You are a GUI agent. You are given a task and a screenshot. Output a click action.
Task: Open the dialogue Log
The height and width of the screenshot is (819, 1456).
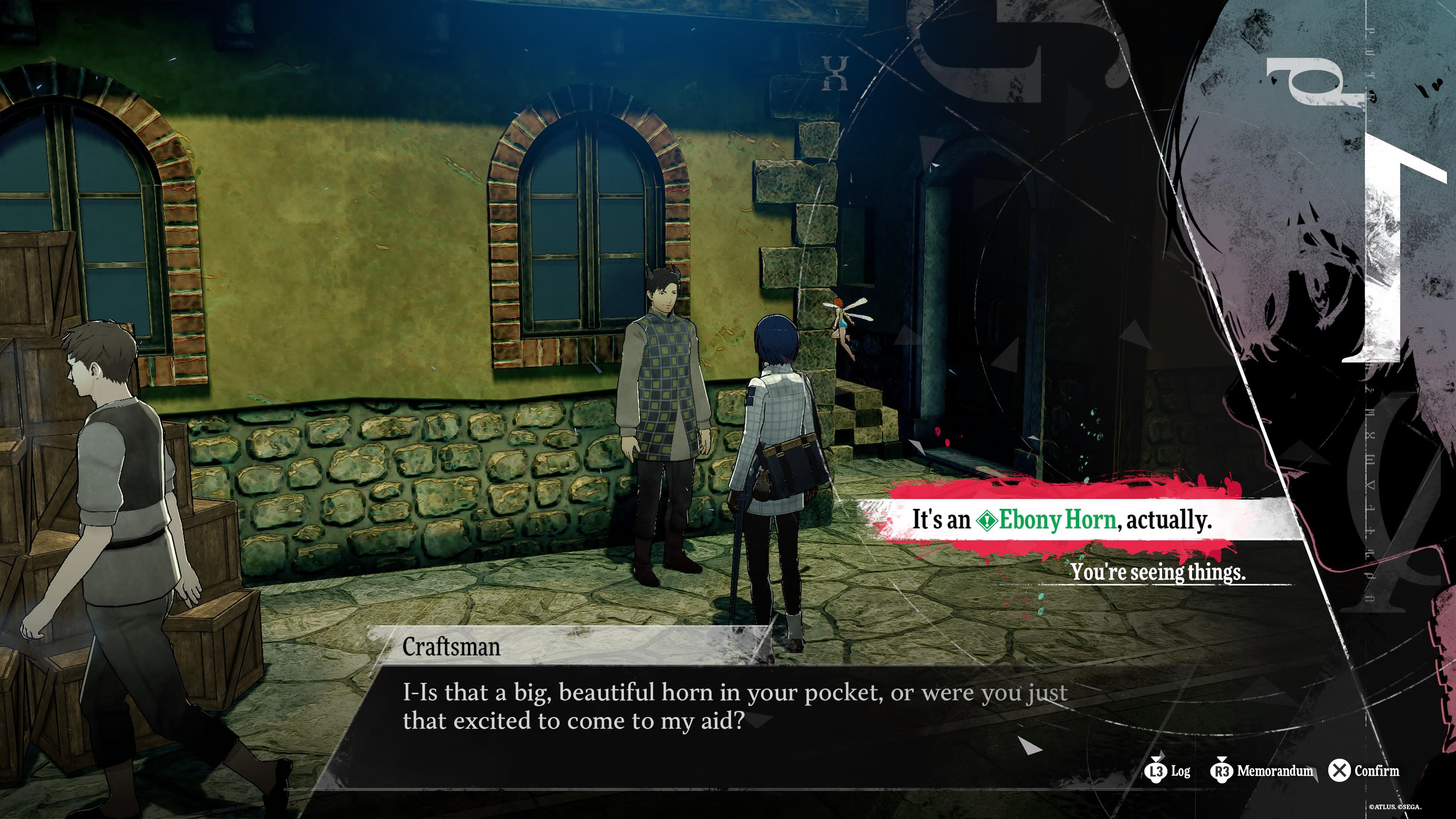pyautogui.click(x=1168, y=770)
